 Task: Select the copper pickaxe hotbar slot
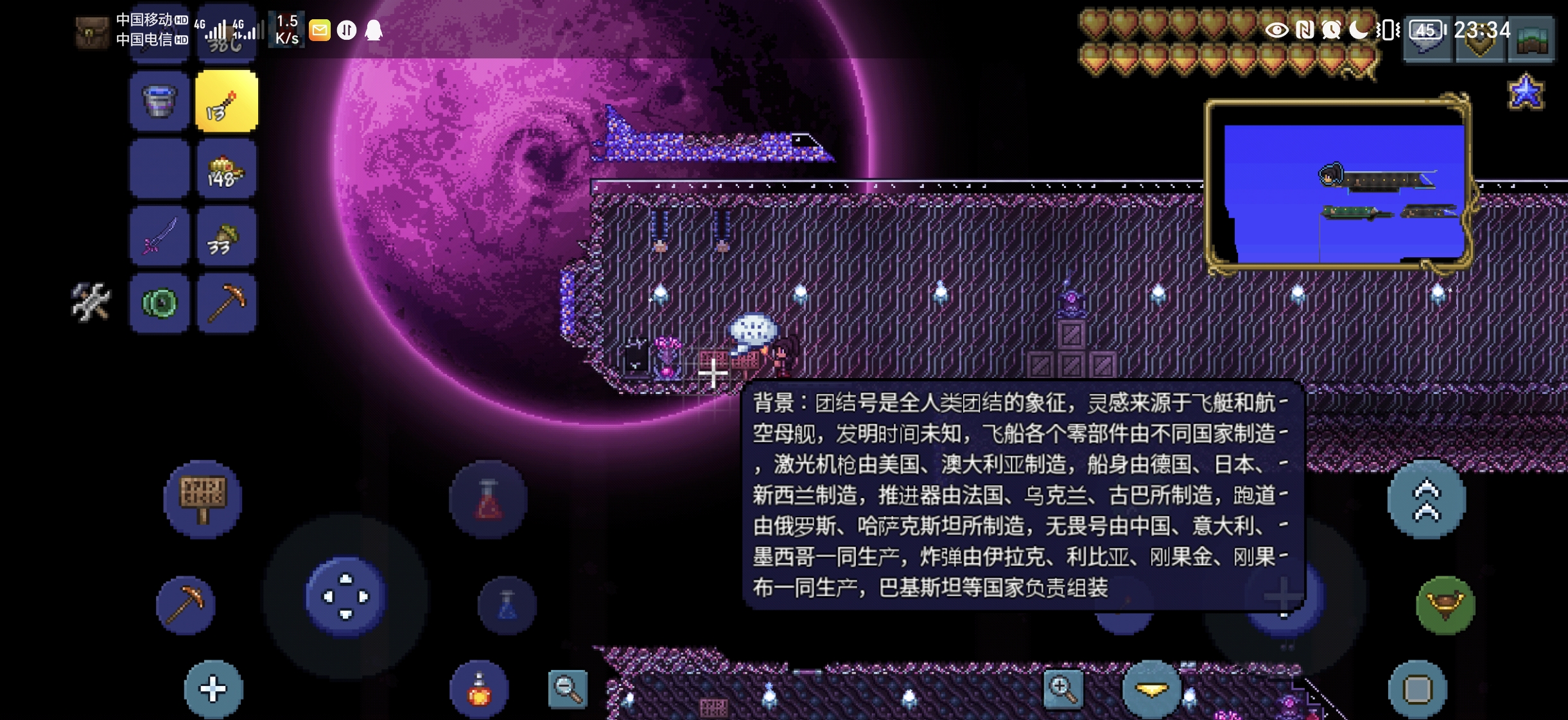[x=227, y=302]
